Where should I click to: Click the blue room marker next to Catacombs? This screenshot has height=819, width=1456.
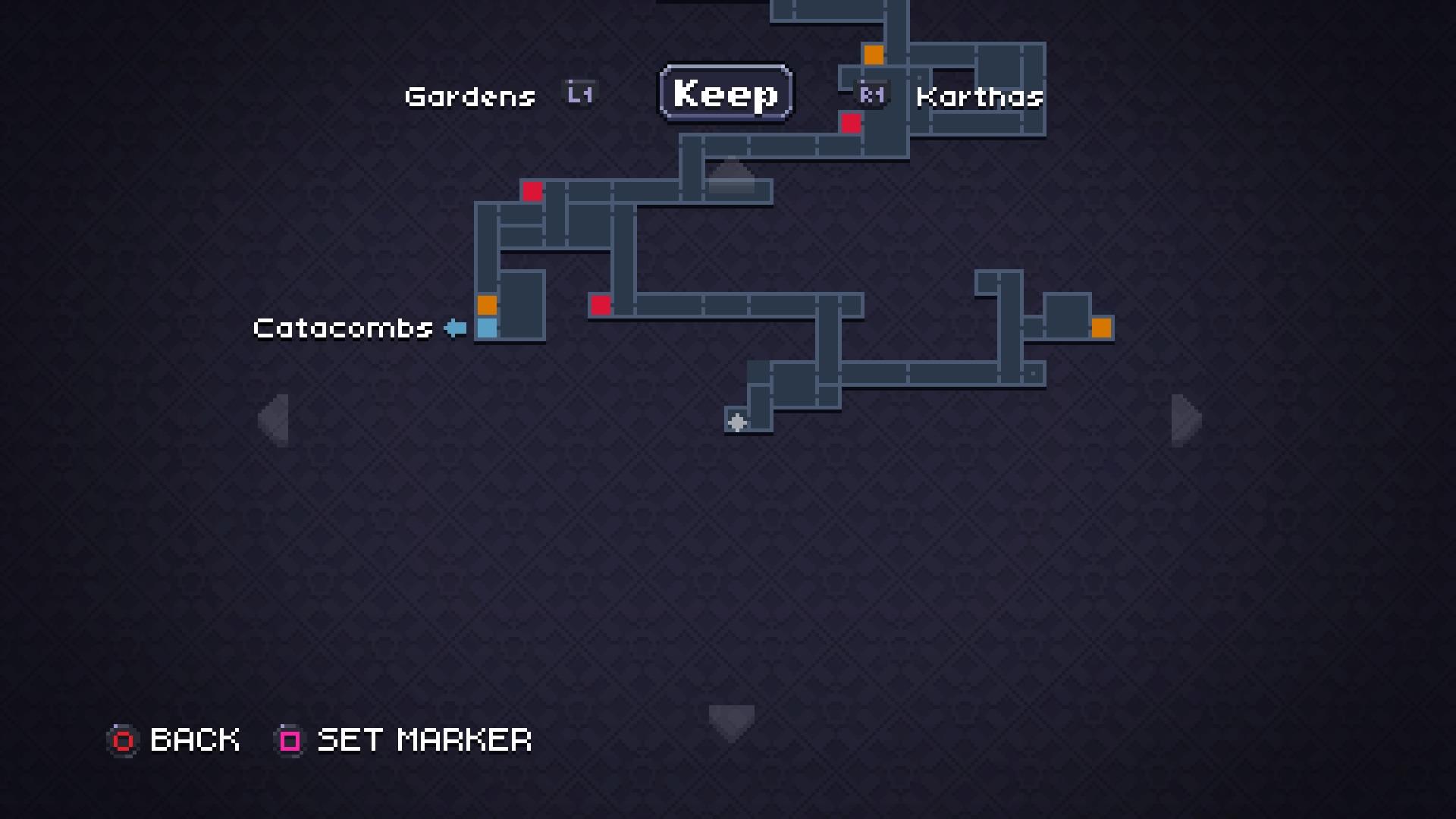pyautogui.click(x=486, y=328)
